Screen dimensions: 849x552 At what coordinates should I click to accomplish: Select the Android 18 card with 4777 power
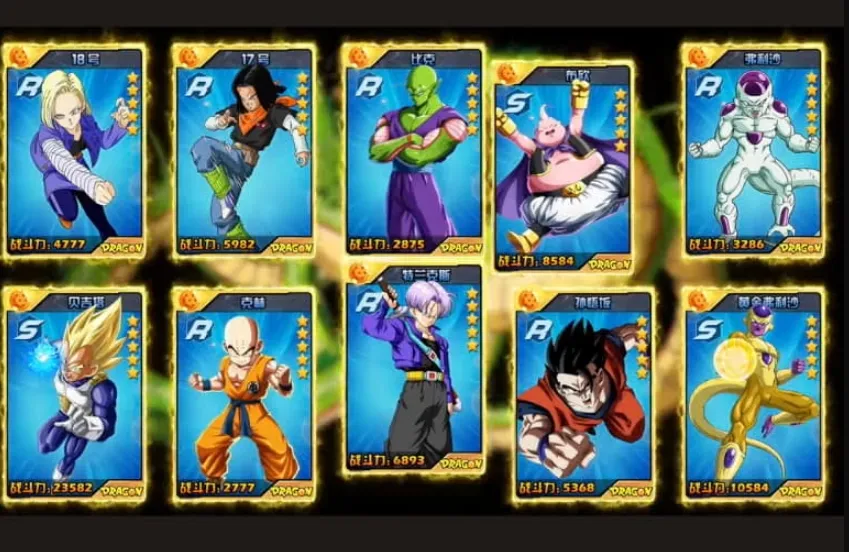click(x=74, y=150)
